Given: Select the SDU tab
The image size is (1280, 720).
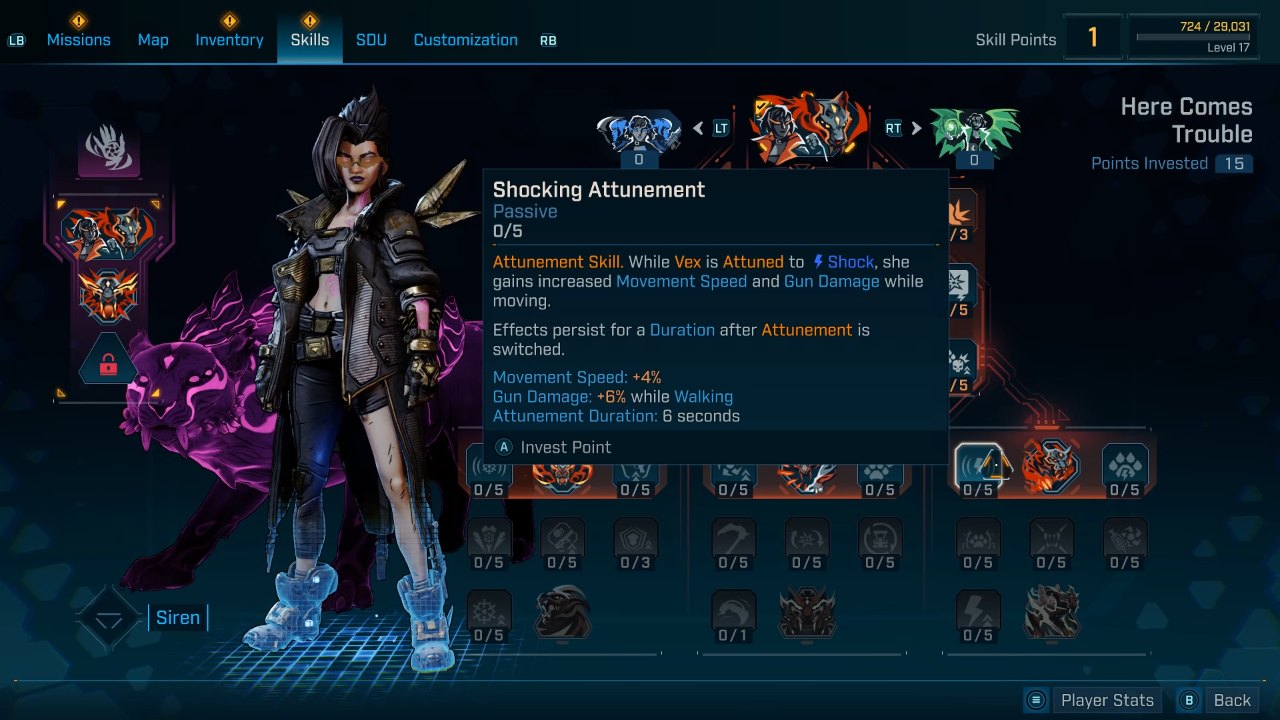Looking at the screenshot, I should click(371, 40).
